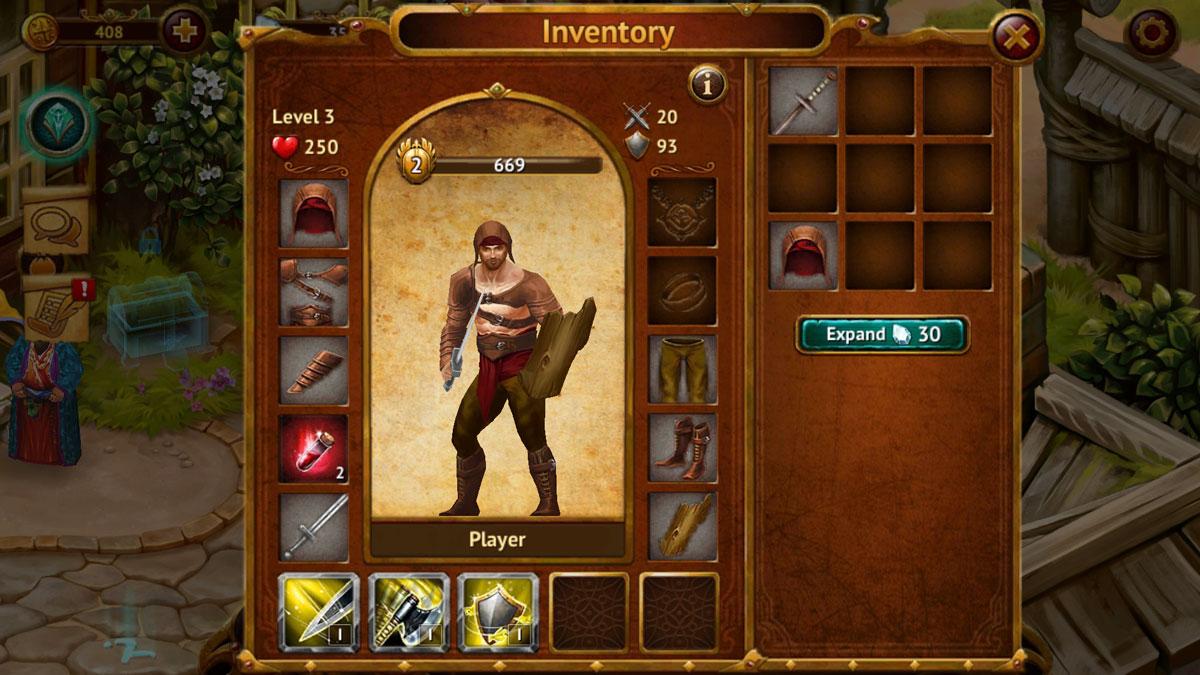Add more gold with the plus button
Screen dimensions: 1200x675
pos(184,30)
